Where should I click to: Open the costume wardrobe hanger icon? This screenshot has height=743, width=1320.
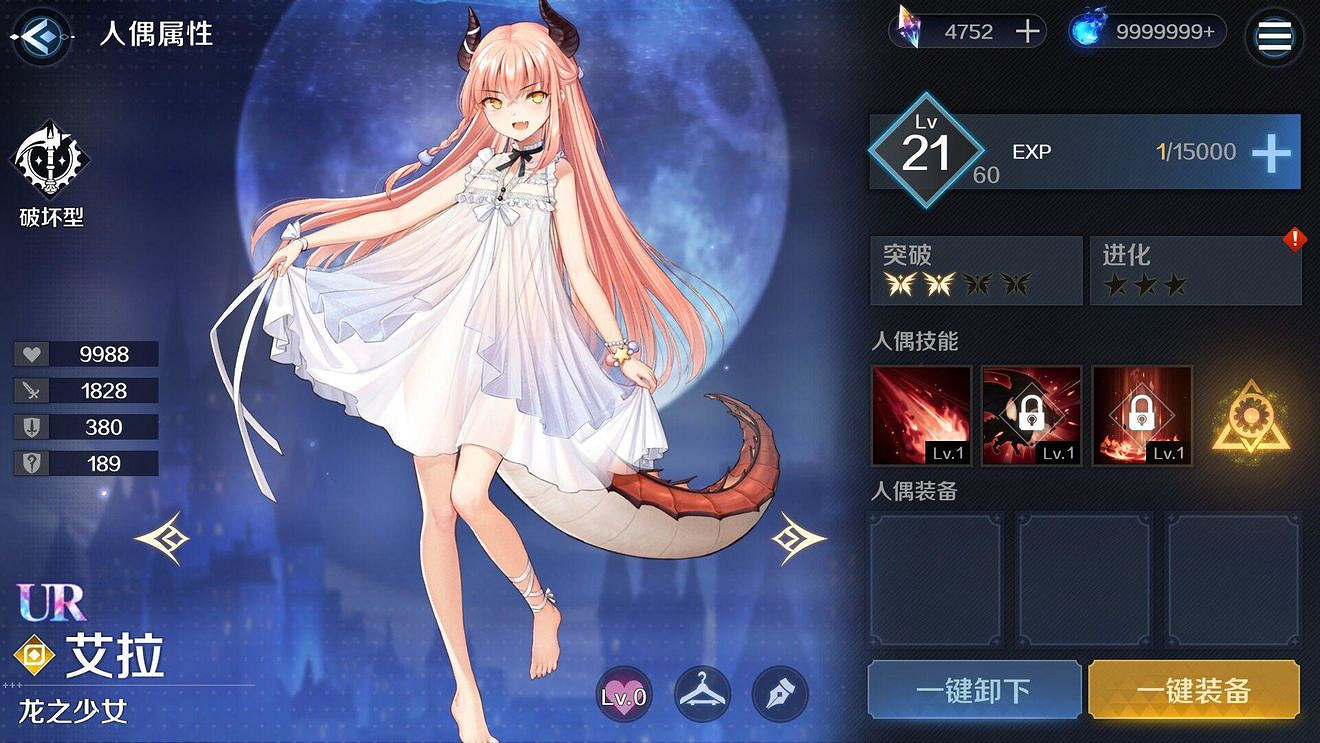point(701,693)
